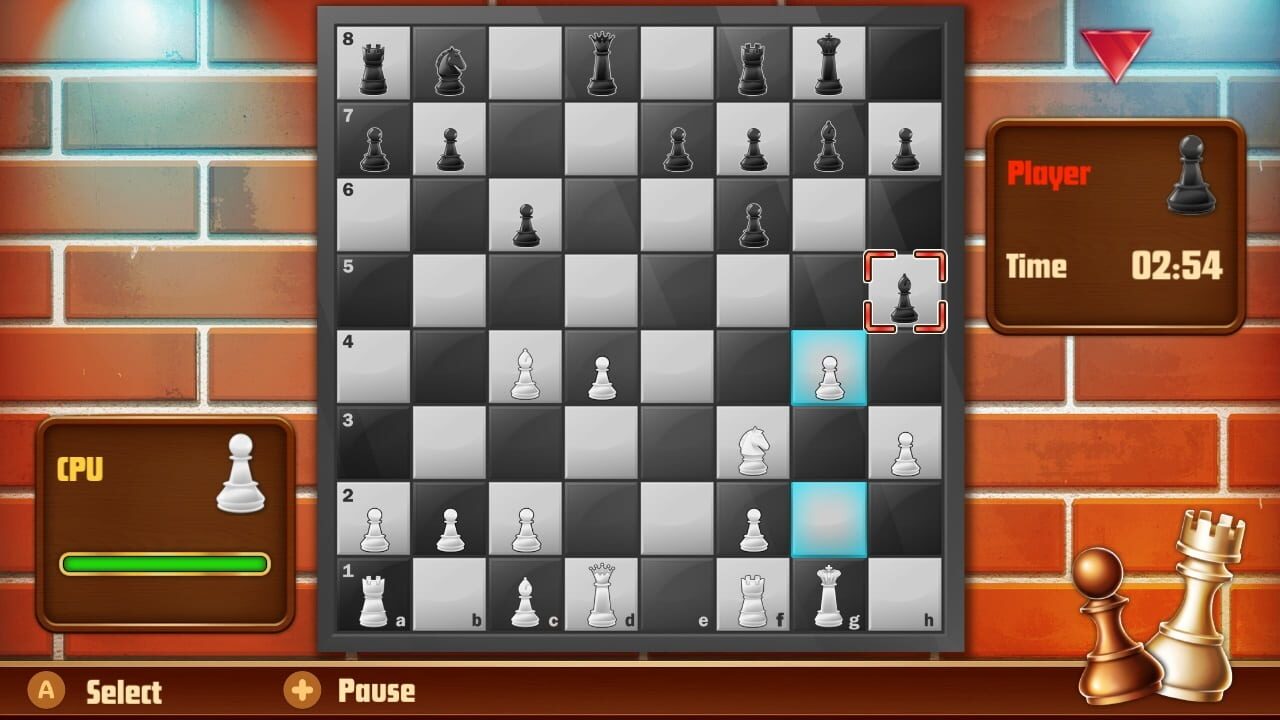Select the black queen on d8
This screenshot has width=1280, height=720.
[600, 62]
